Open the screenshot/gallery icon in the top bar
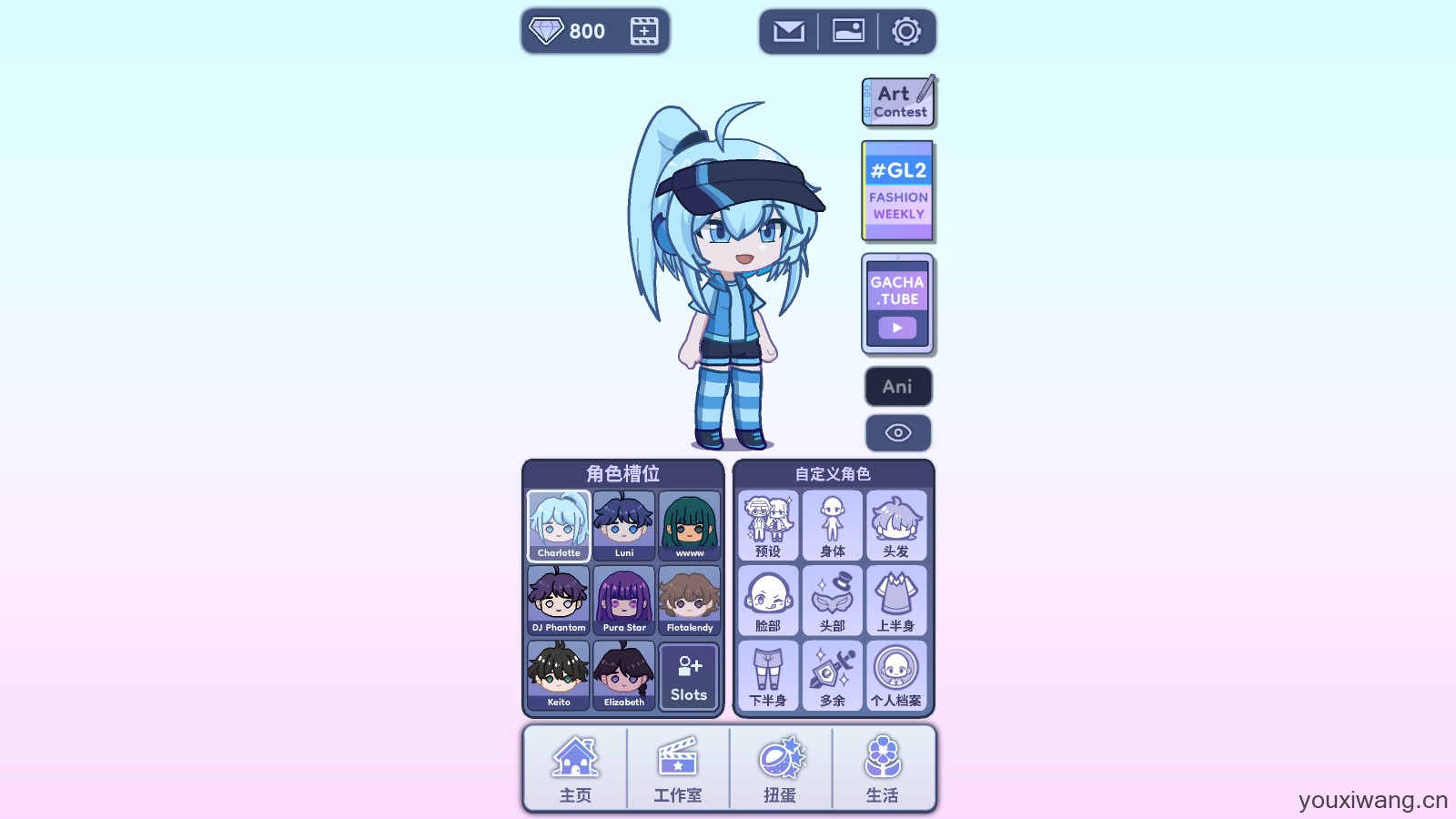Viewport: 1456px width, 819px height. (848, 30)
